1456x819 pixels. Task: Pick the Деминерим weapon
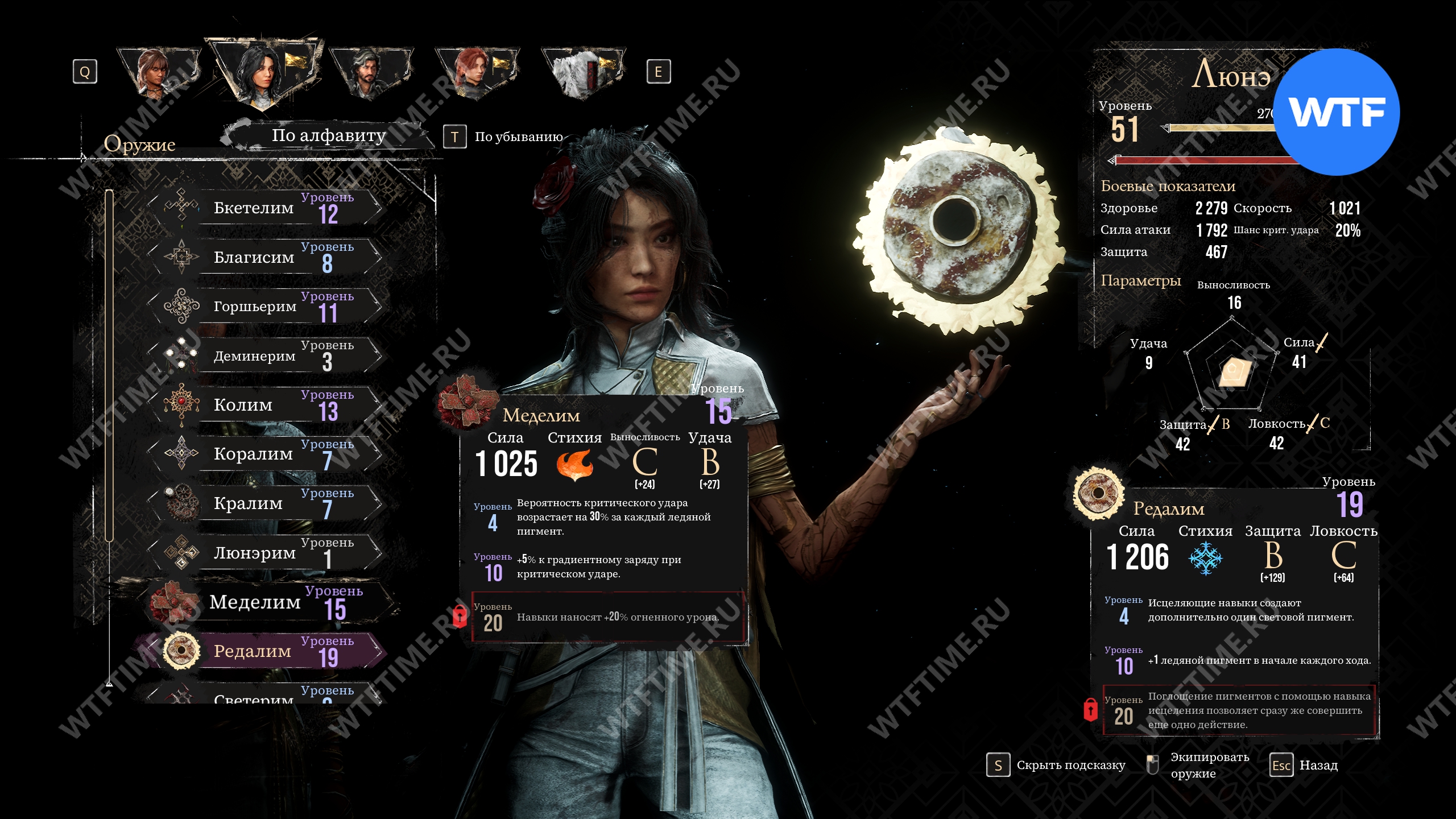click(267, 356)
